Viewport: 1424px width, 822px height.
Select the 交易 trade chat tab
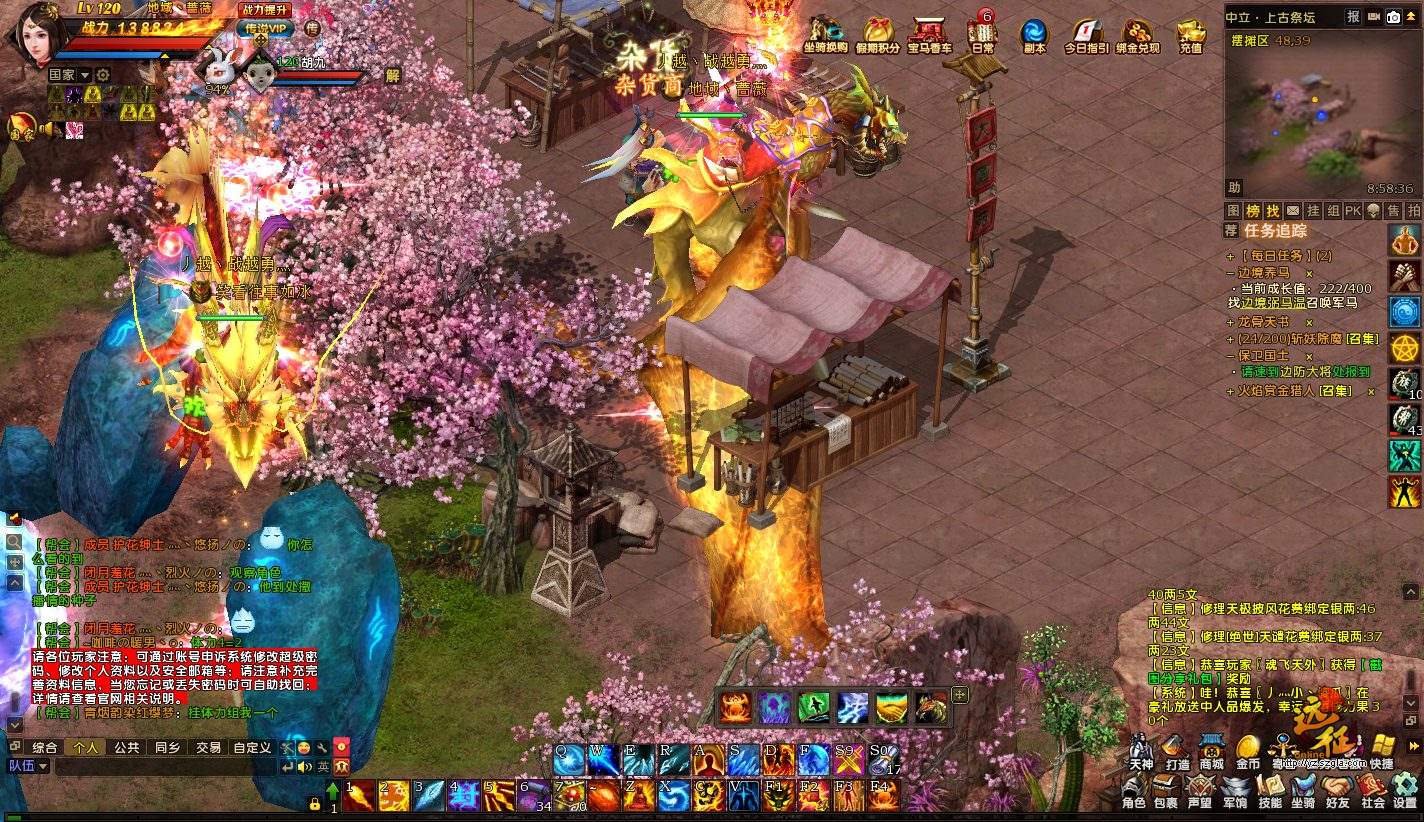pyautogui.click(x=208, y=747)
